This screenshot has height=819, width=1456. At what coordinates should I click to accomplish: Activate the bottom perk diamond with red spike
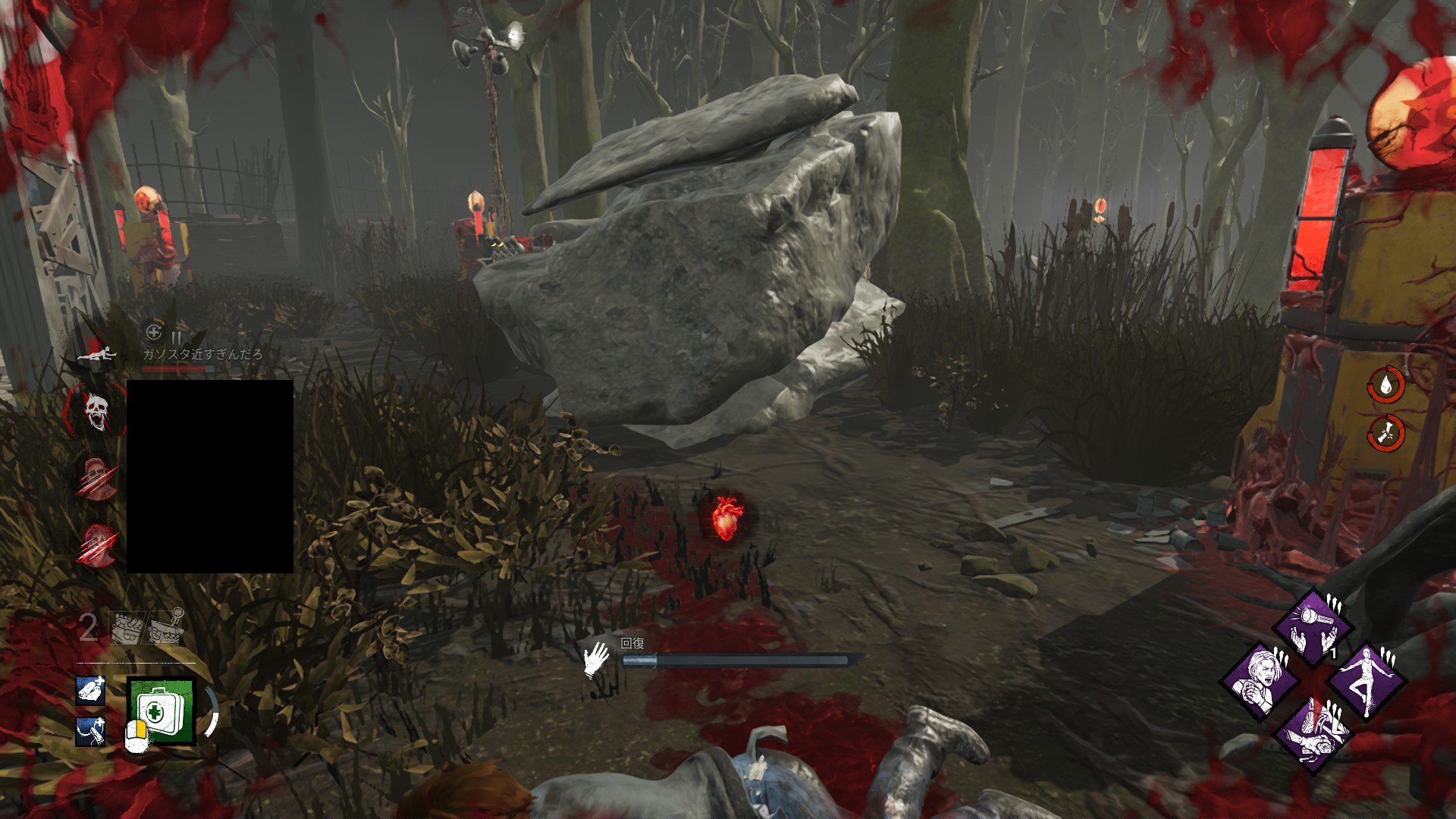pyautogui.click(x=1313, y=734)
